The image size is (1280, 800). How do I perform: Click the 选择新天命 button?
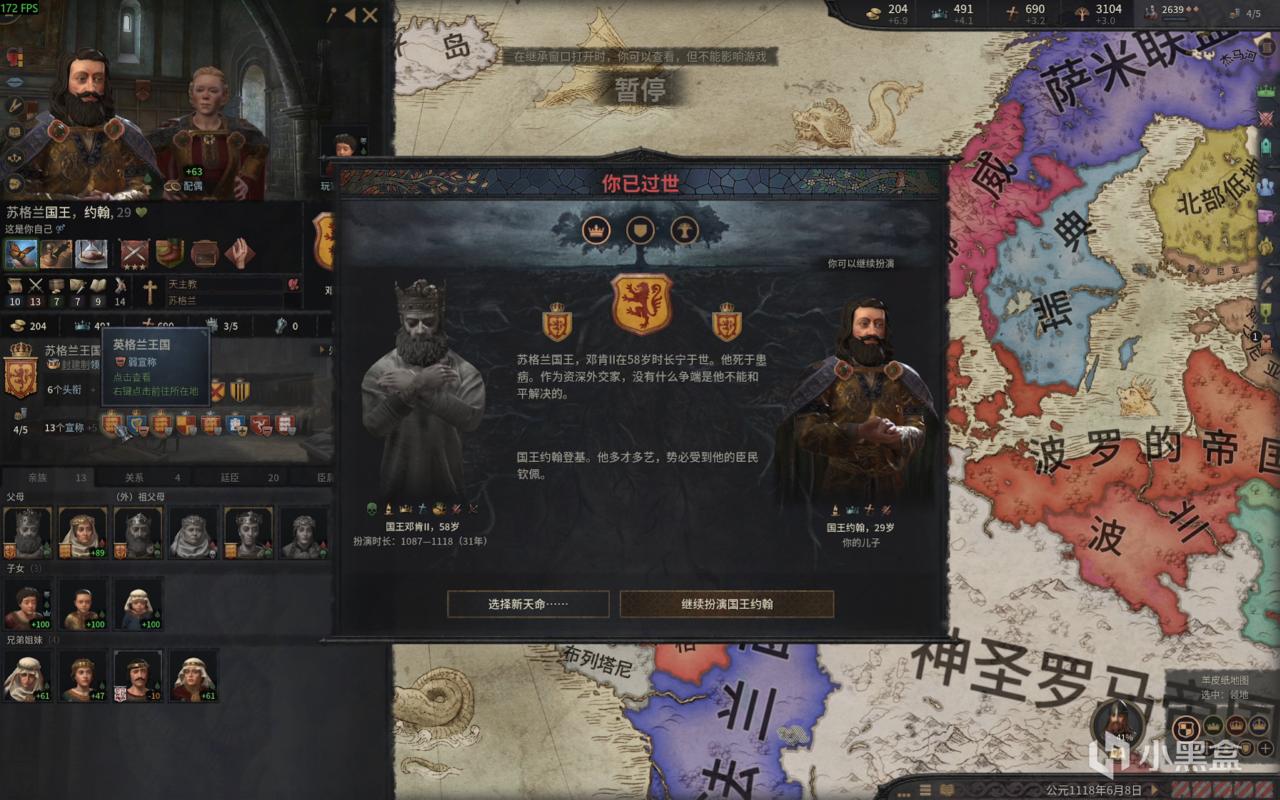click(530, 604)
